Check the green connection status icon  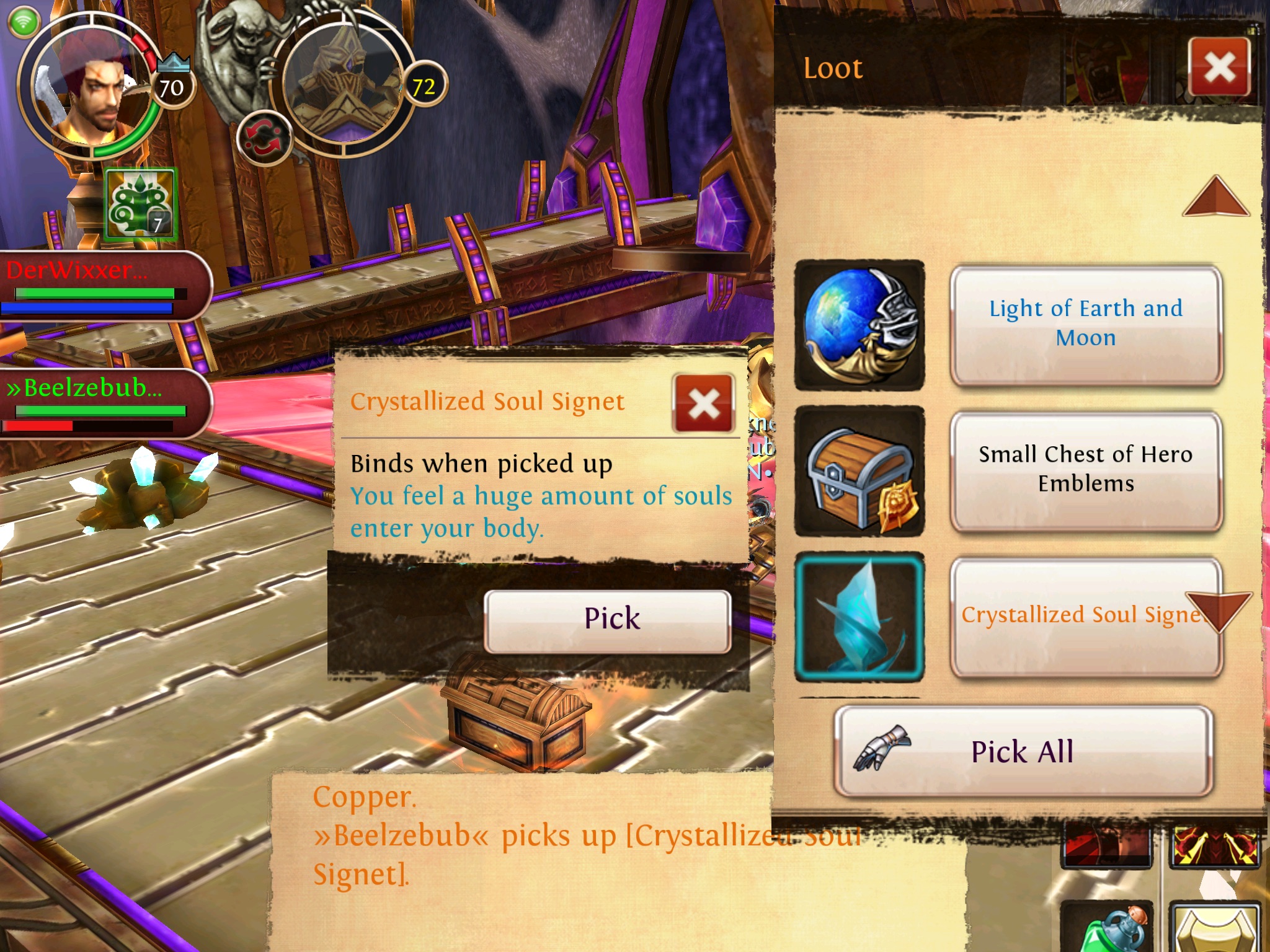pyautogui.click(x=24, y=22)
